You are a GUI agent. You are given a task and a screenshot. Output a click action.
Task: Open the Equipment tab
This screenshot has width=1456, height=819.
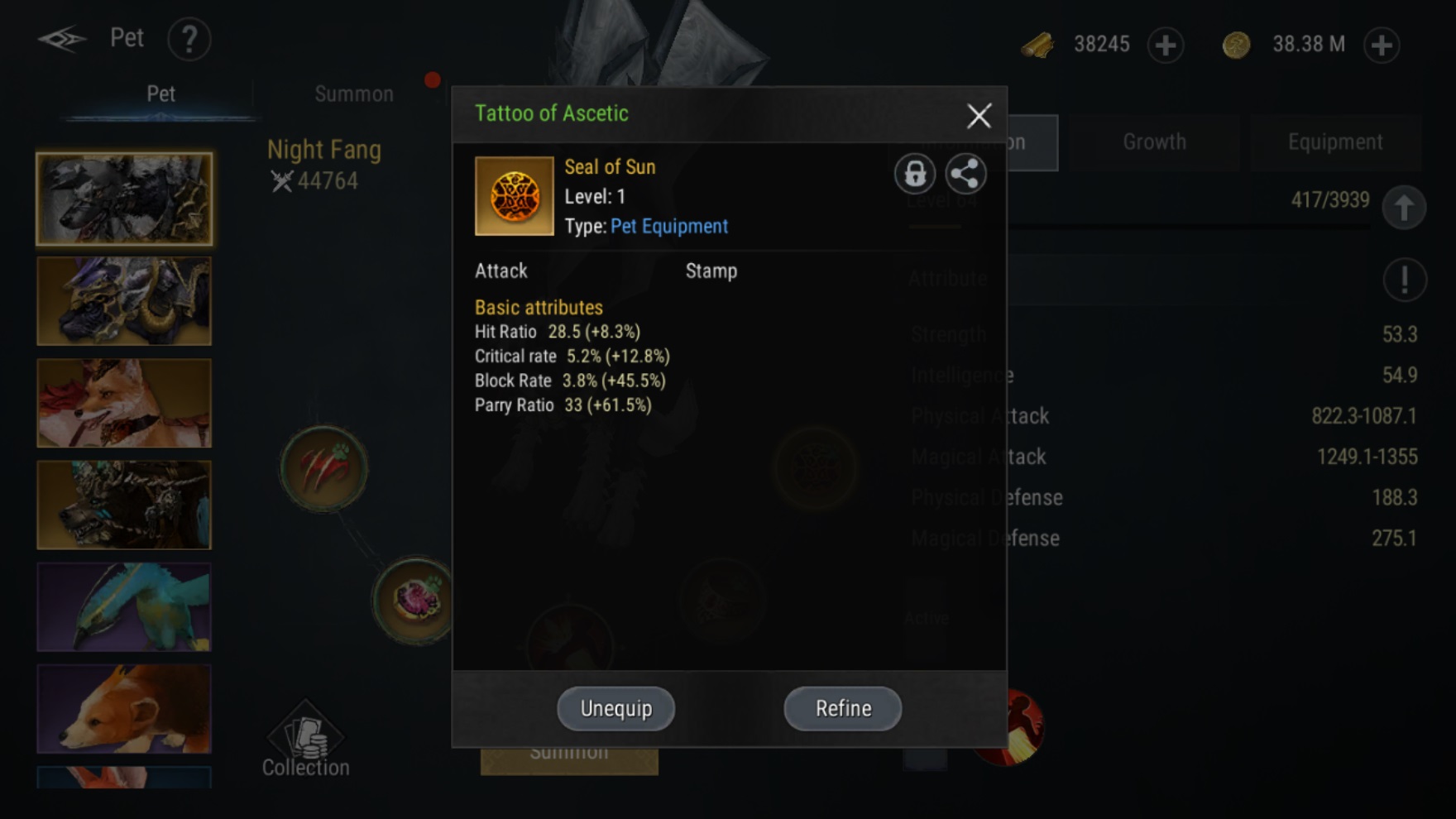click(x=1334, y=142)
